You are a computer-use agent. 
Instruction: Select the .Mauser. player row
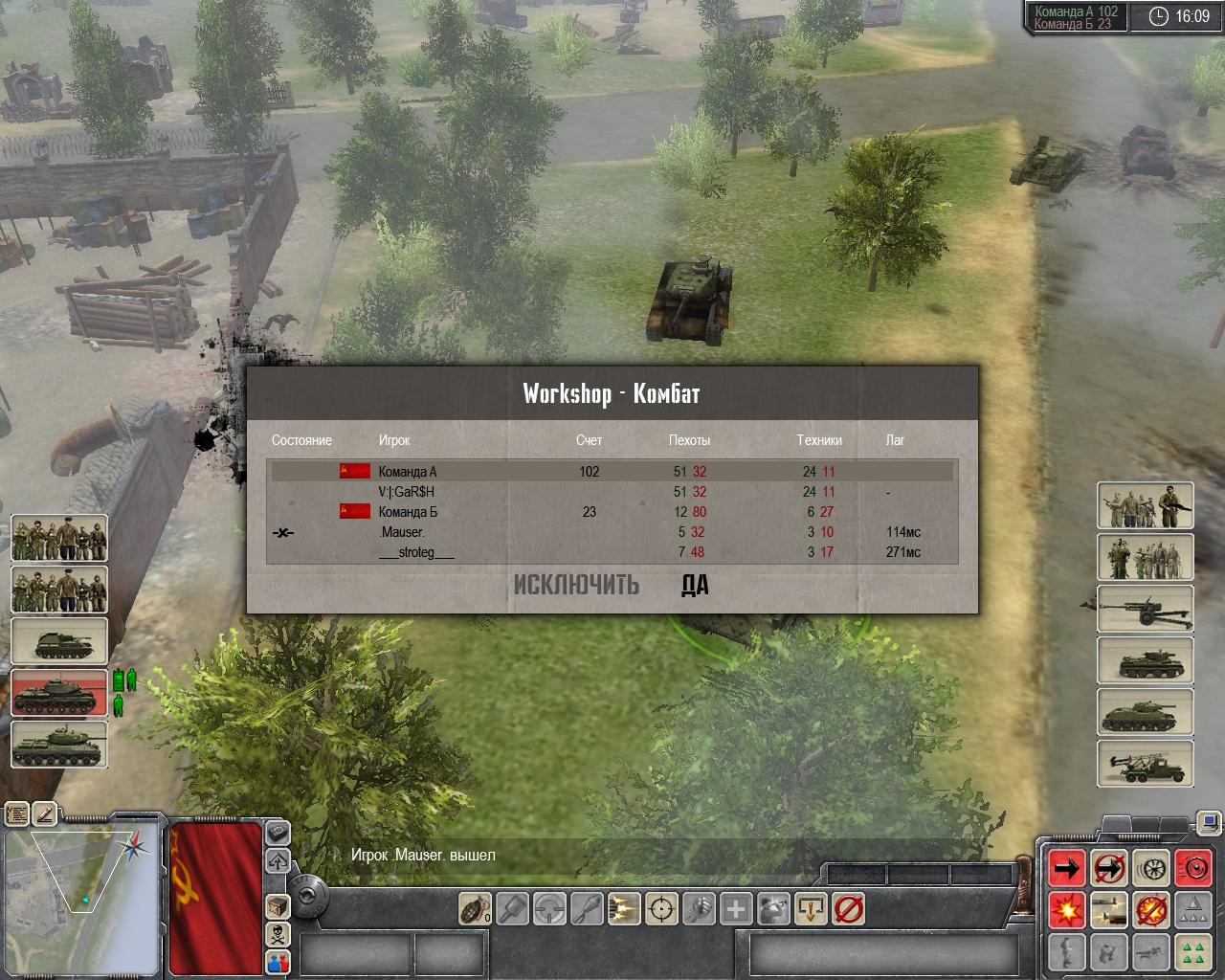click(612, 532)
